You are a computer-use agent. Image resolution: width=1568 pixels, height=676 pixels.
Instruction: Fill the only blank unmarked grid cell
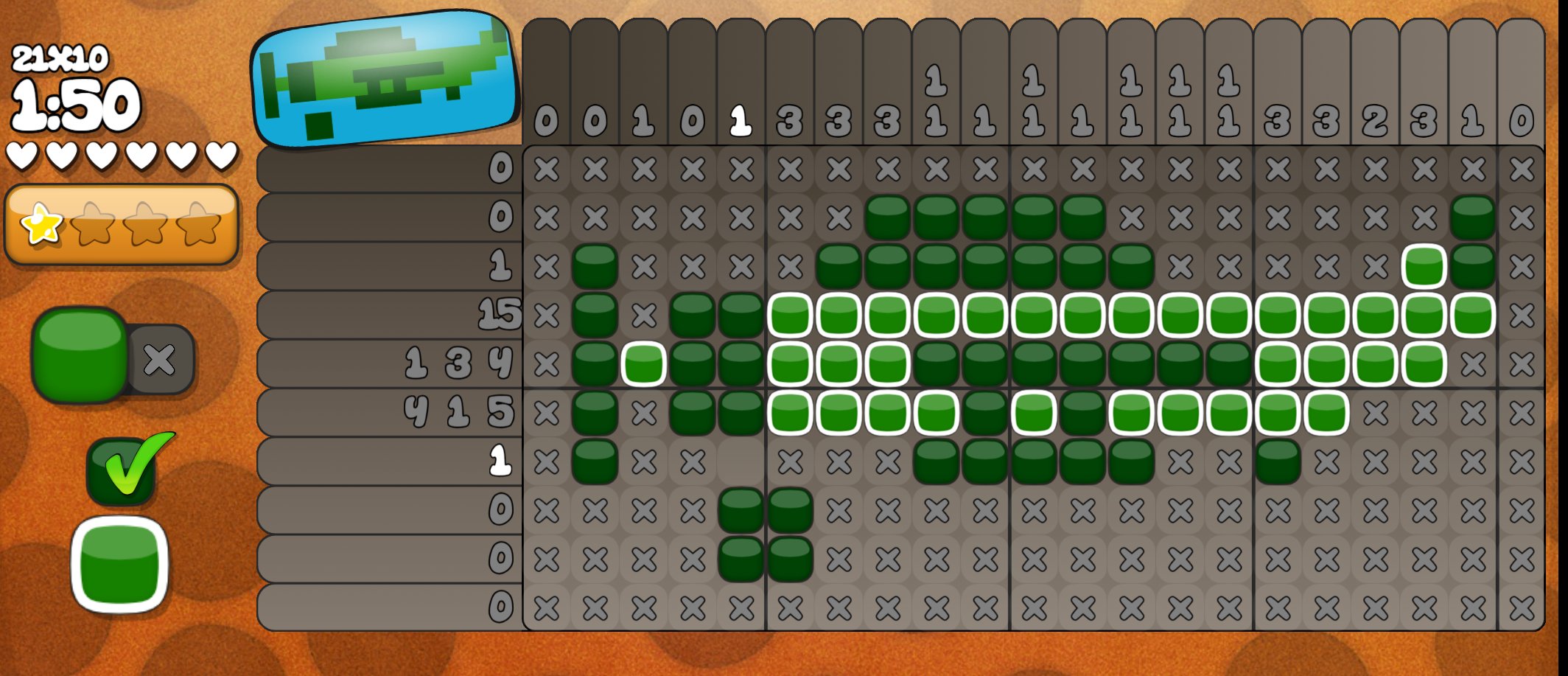[741, 462]
